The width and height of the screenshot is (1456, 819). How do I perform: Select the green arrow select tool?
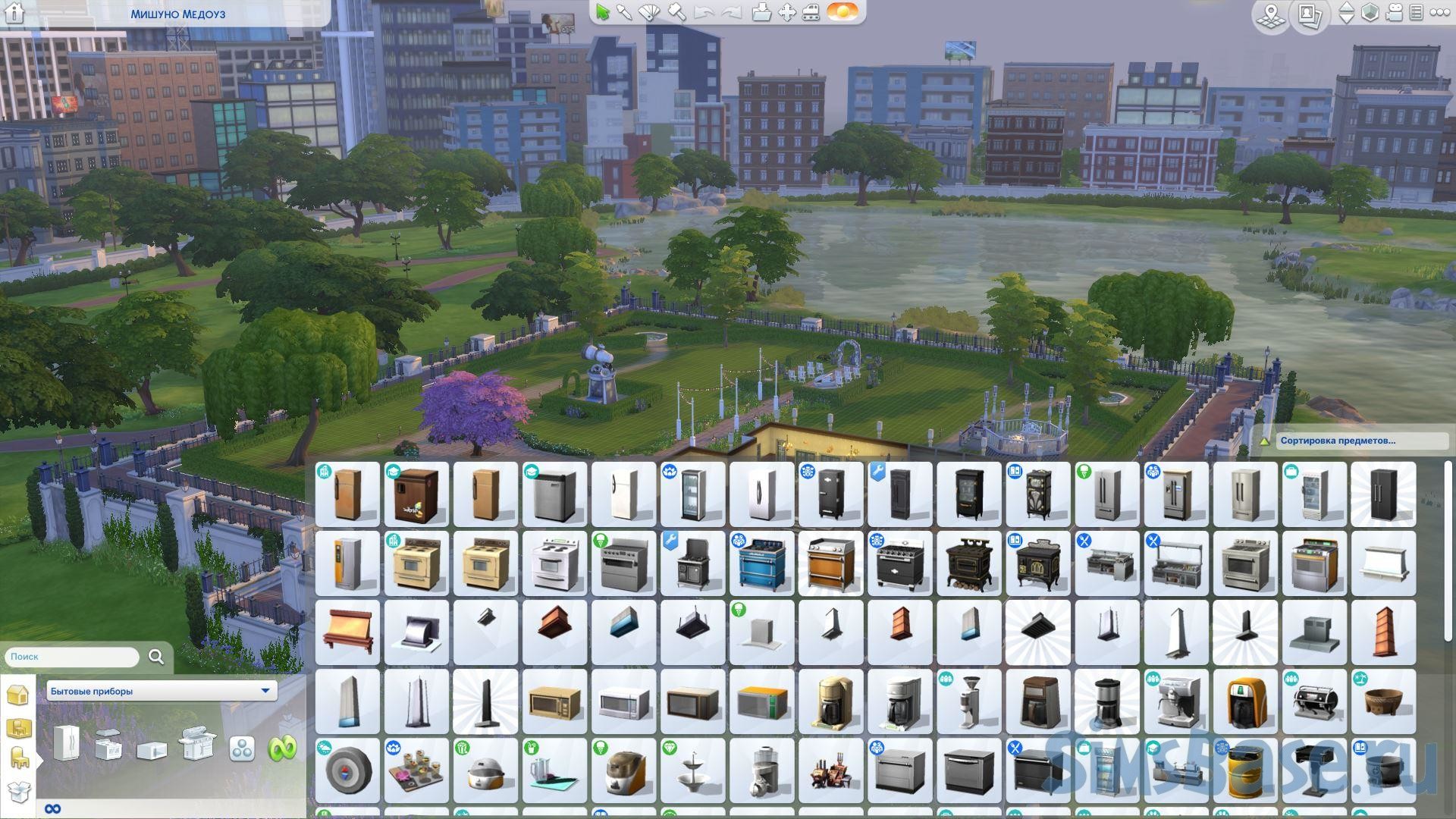pyautogui.click(x=603, y=12)
